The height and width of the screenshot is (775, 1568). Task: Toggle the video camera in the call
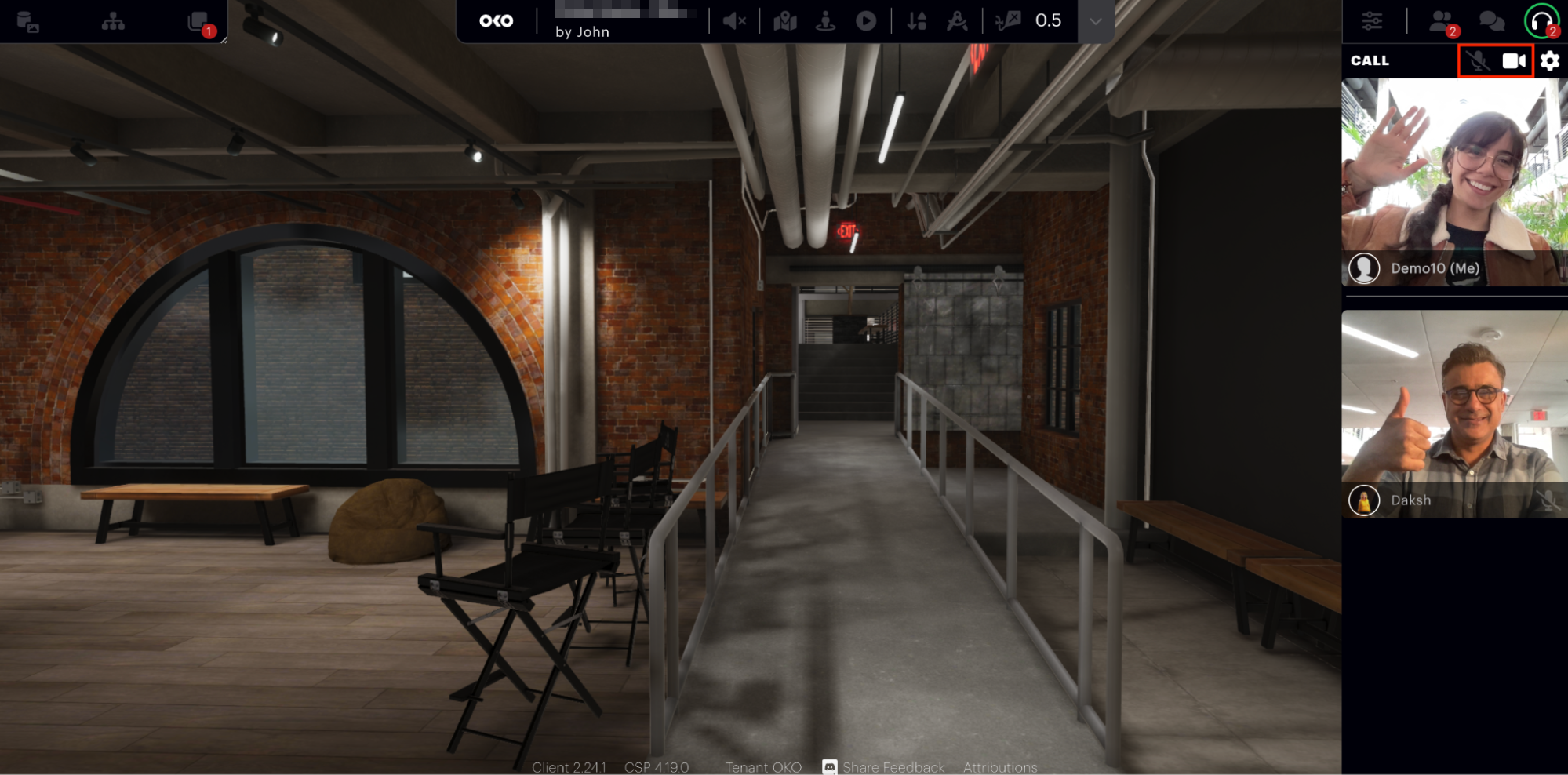click(x=1514, y=60)
